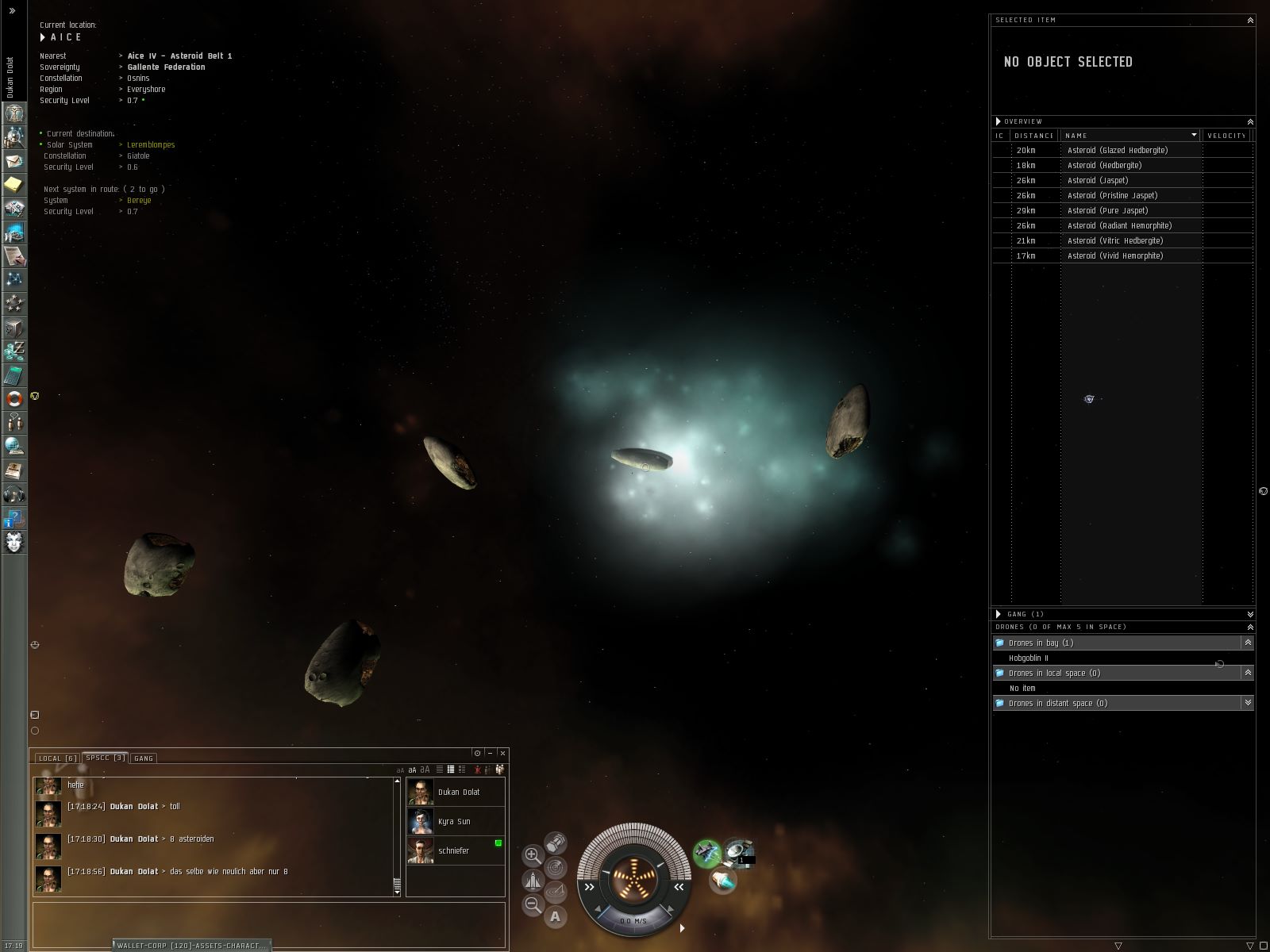Open the Wallet-Corp-Assets minimized window tab
This screenshot has width=1270, height=952.
(x=191, y=945)
